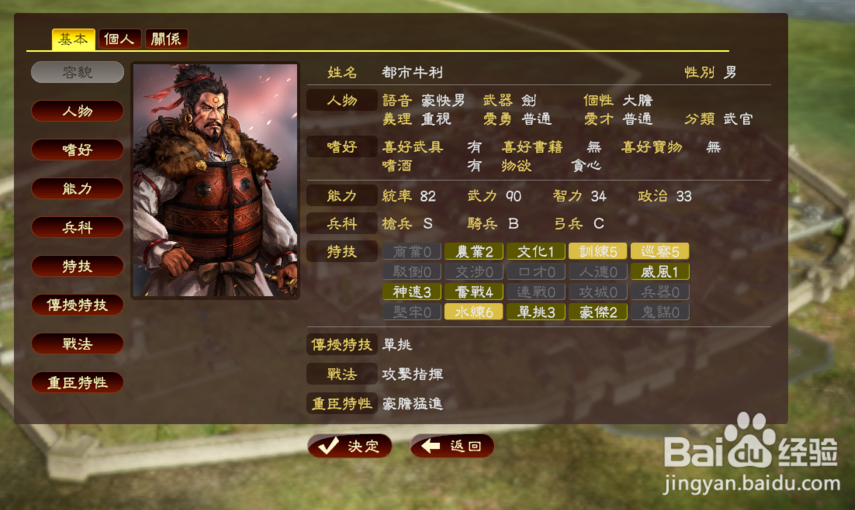This screenshot has width=855, height=510.
Task: Click the general's portrait image
Action: (215, 180)
